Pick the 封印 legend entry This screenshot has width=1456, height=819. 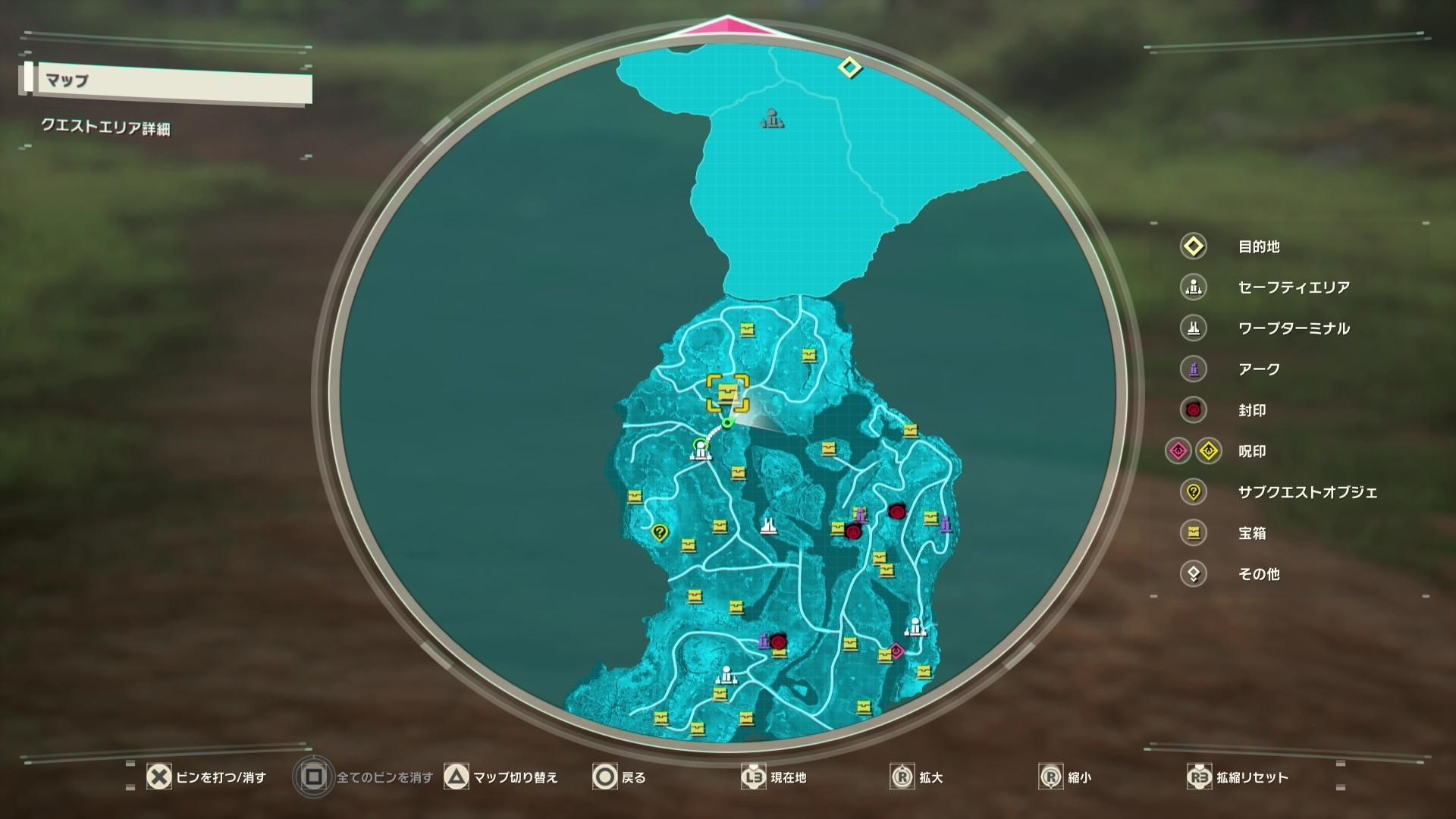[1252, 410]
